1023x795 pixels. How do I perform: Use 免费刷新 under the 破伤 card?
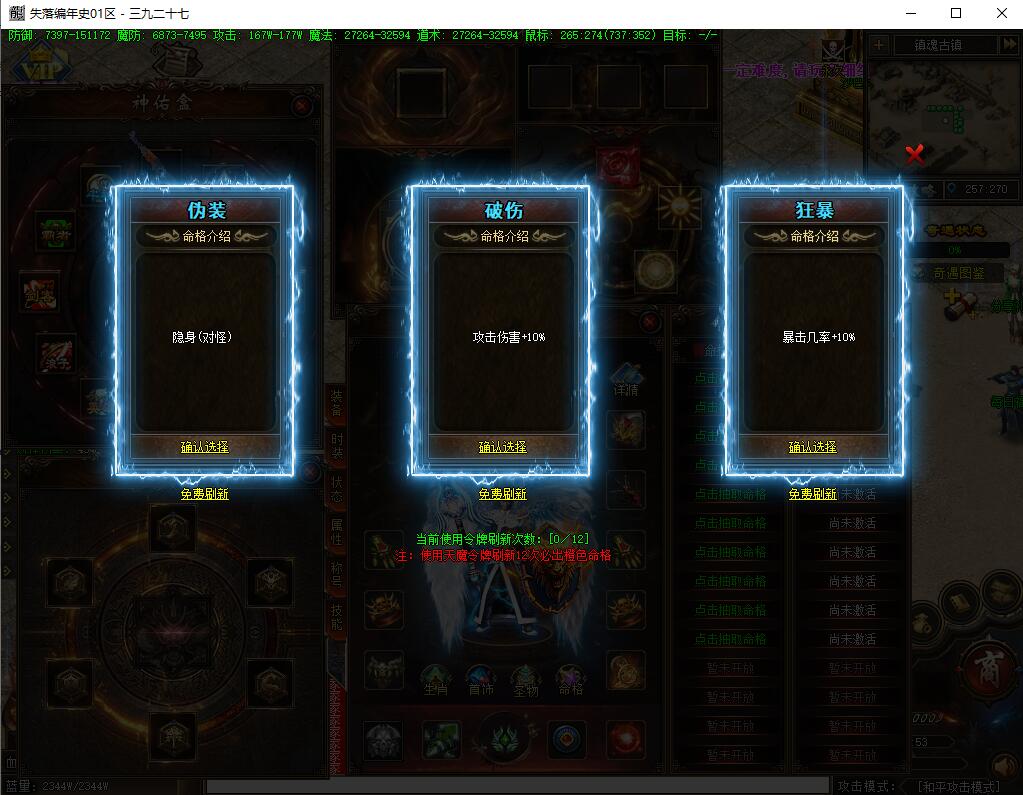502,494
